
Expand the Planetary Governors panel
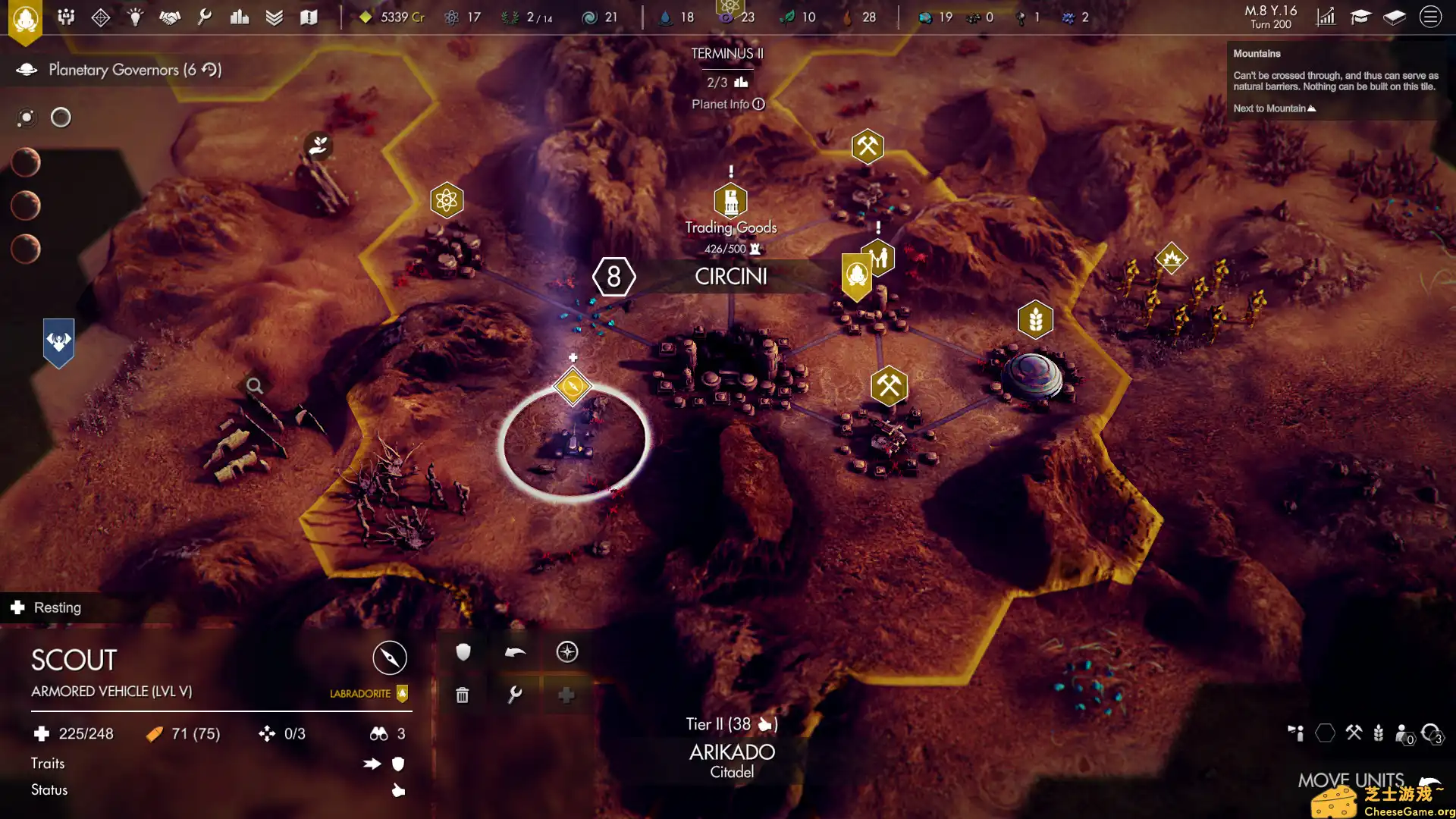[x=121, y=70]
